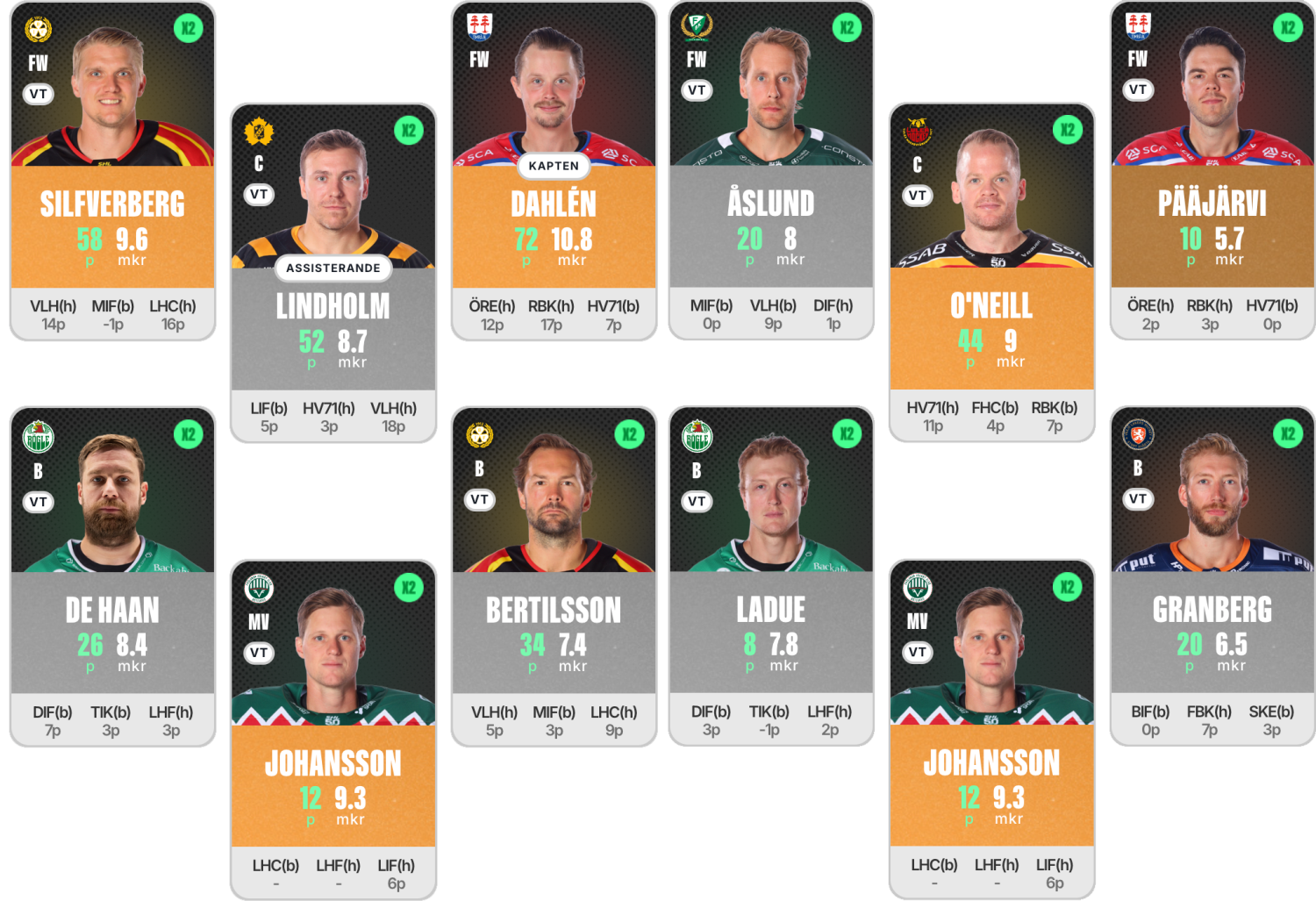Tap the X2 badge on Silfverberg's card
This screenshot has width=1316, height=901.
(188, 28)
